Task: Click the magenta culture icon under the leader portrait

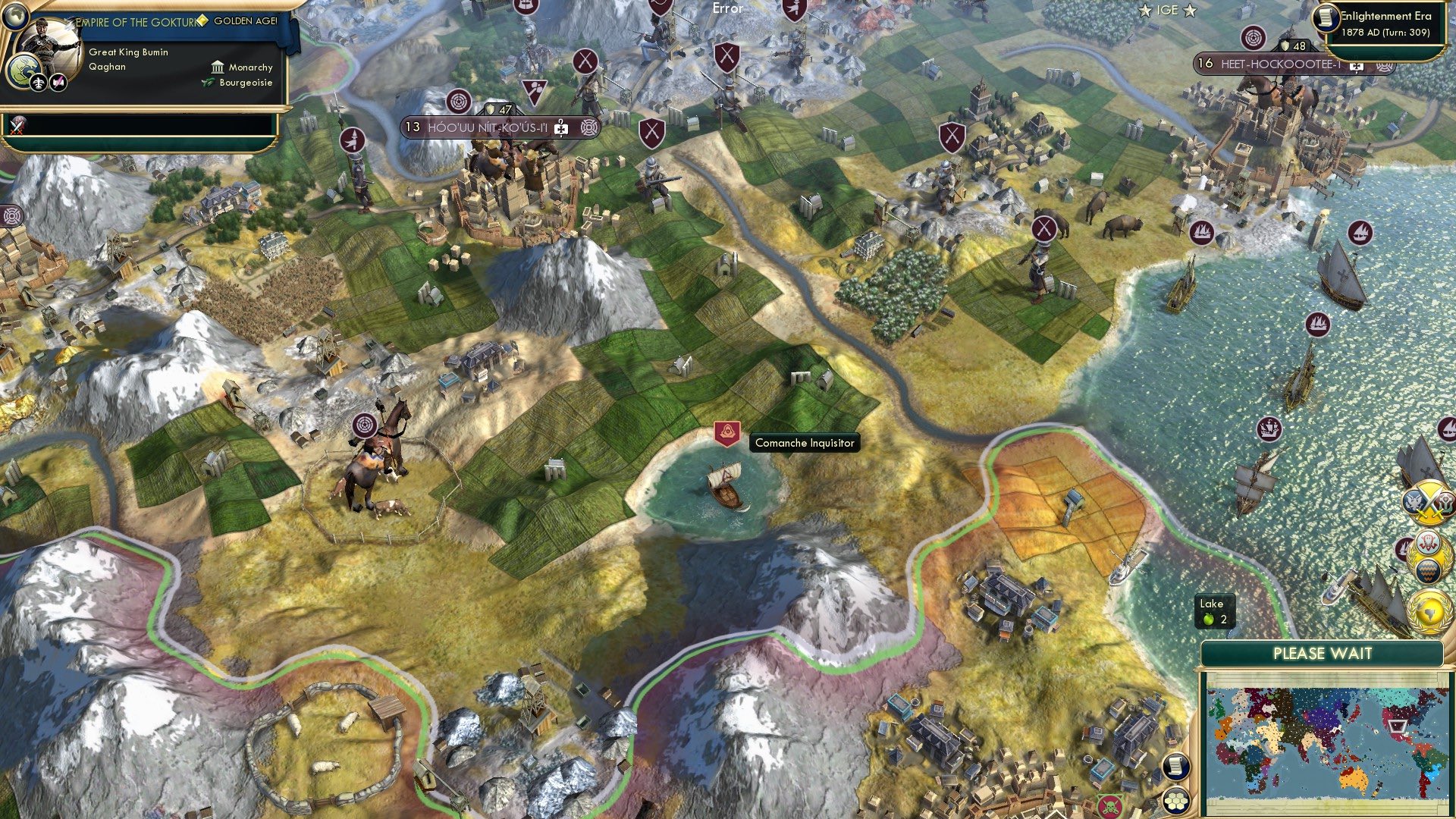Action: click(x=58, y=83)
